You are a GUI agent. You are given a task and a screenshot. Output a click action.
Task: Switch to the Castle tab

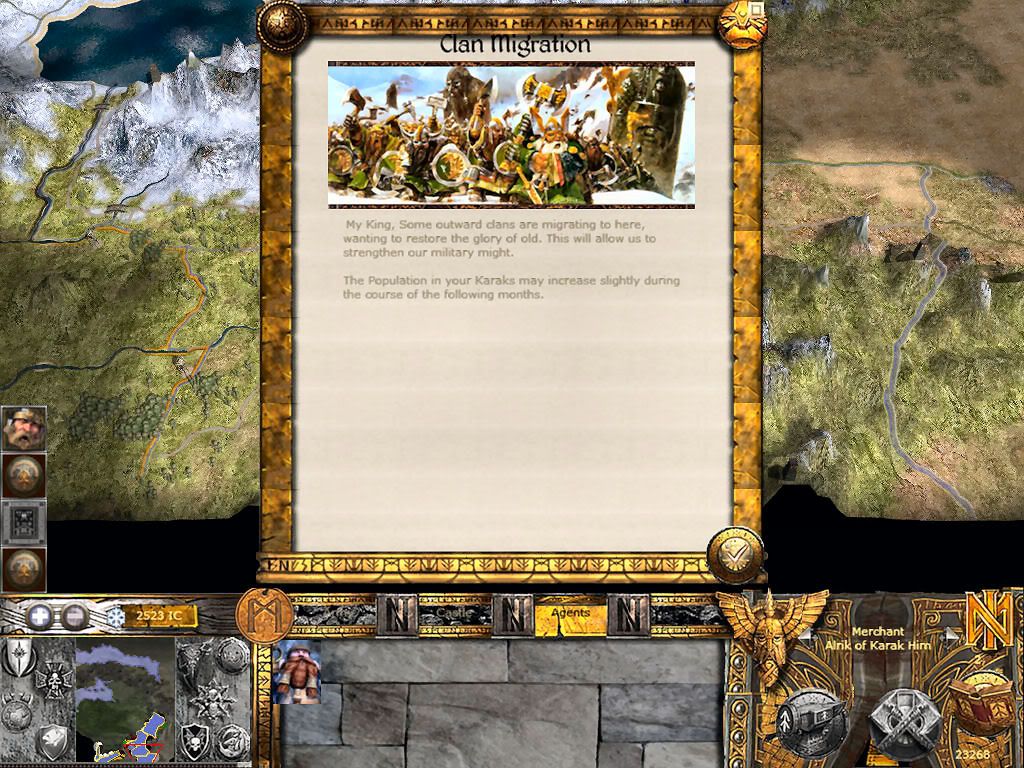pyautogui.click(x=453, y=614)
